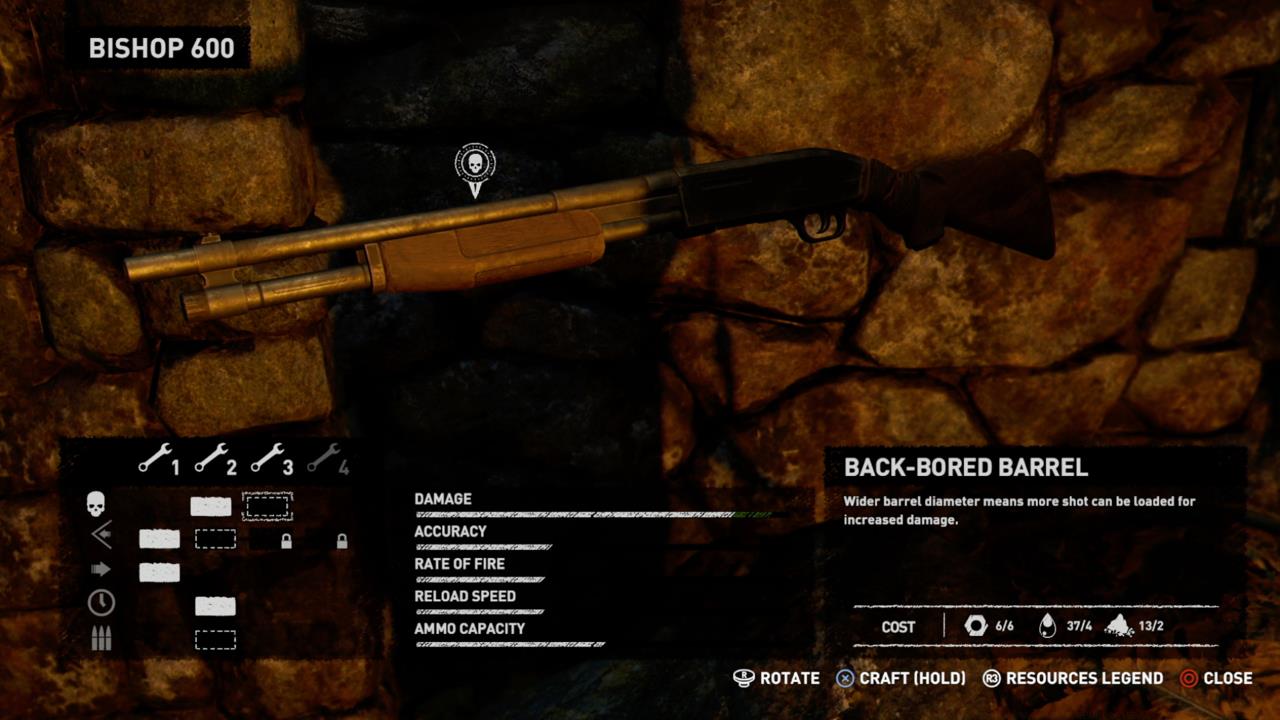Image resolution: width=1280 pixels, height=720 pixels.
Task: Select the arrow Rate of Fire category icon
Action: [100, 570]
